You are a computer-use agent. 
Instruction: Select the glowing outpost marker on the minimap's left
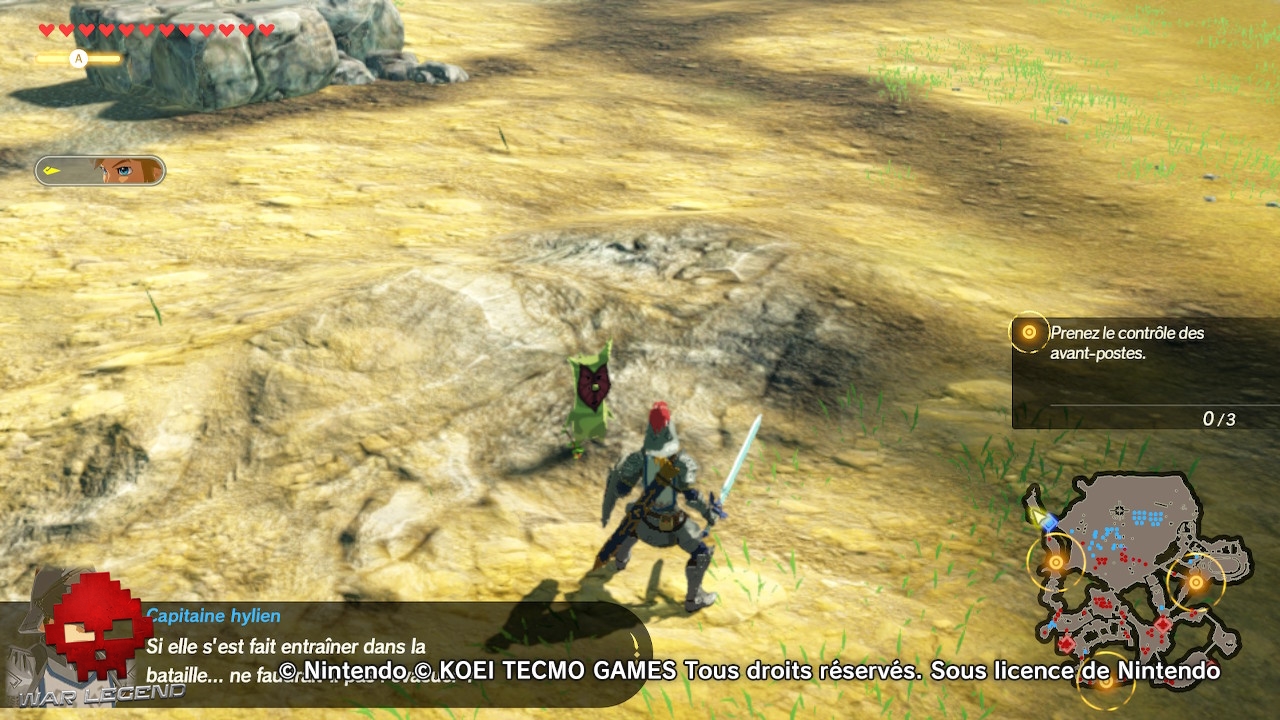1056,563
